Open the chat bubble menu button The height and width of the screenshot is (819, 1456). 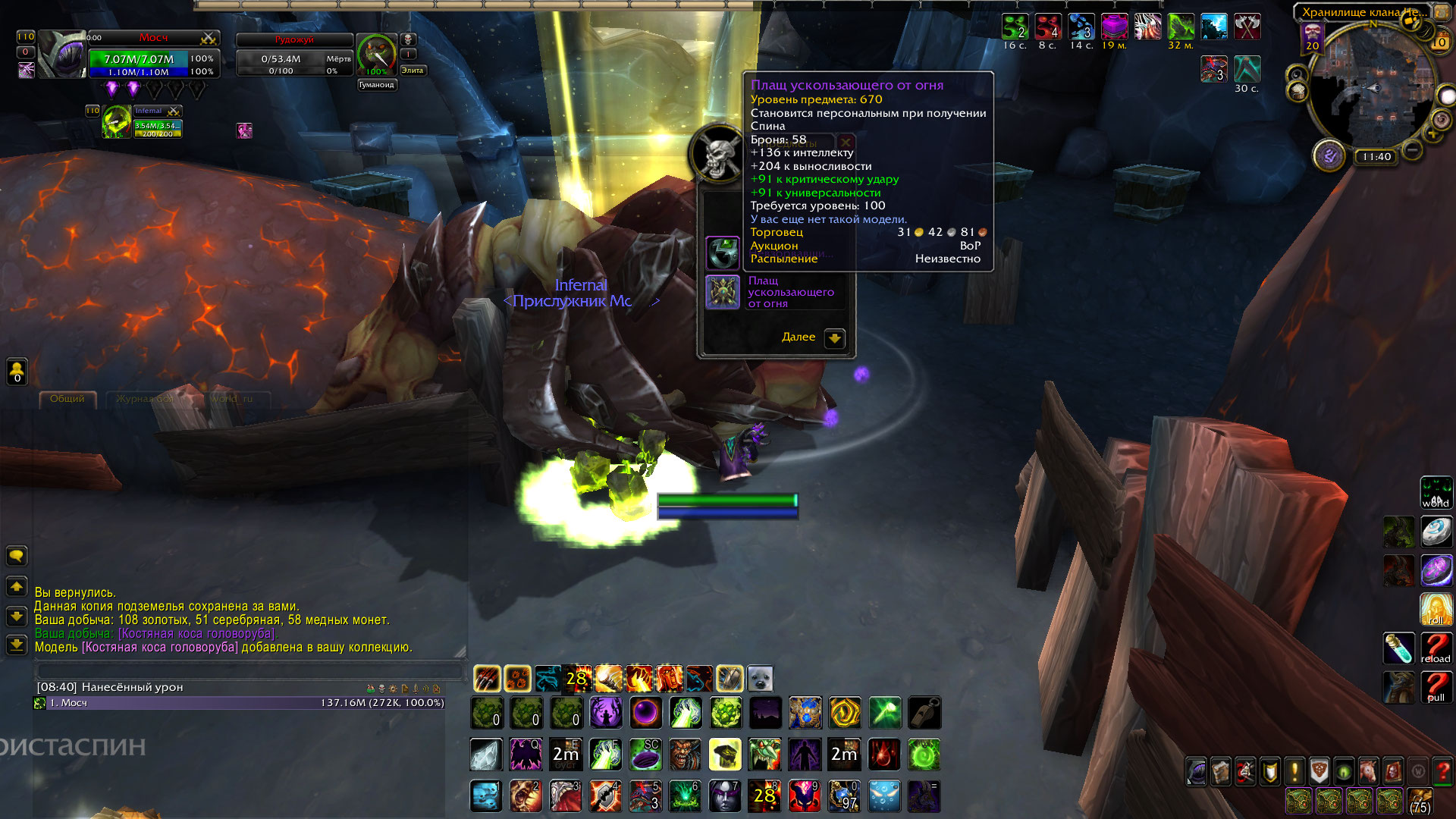(17, 556)
